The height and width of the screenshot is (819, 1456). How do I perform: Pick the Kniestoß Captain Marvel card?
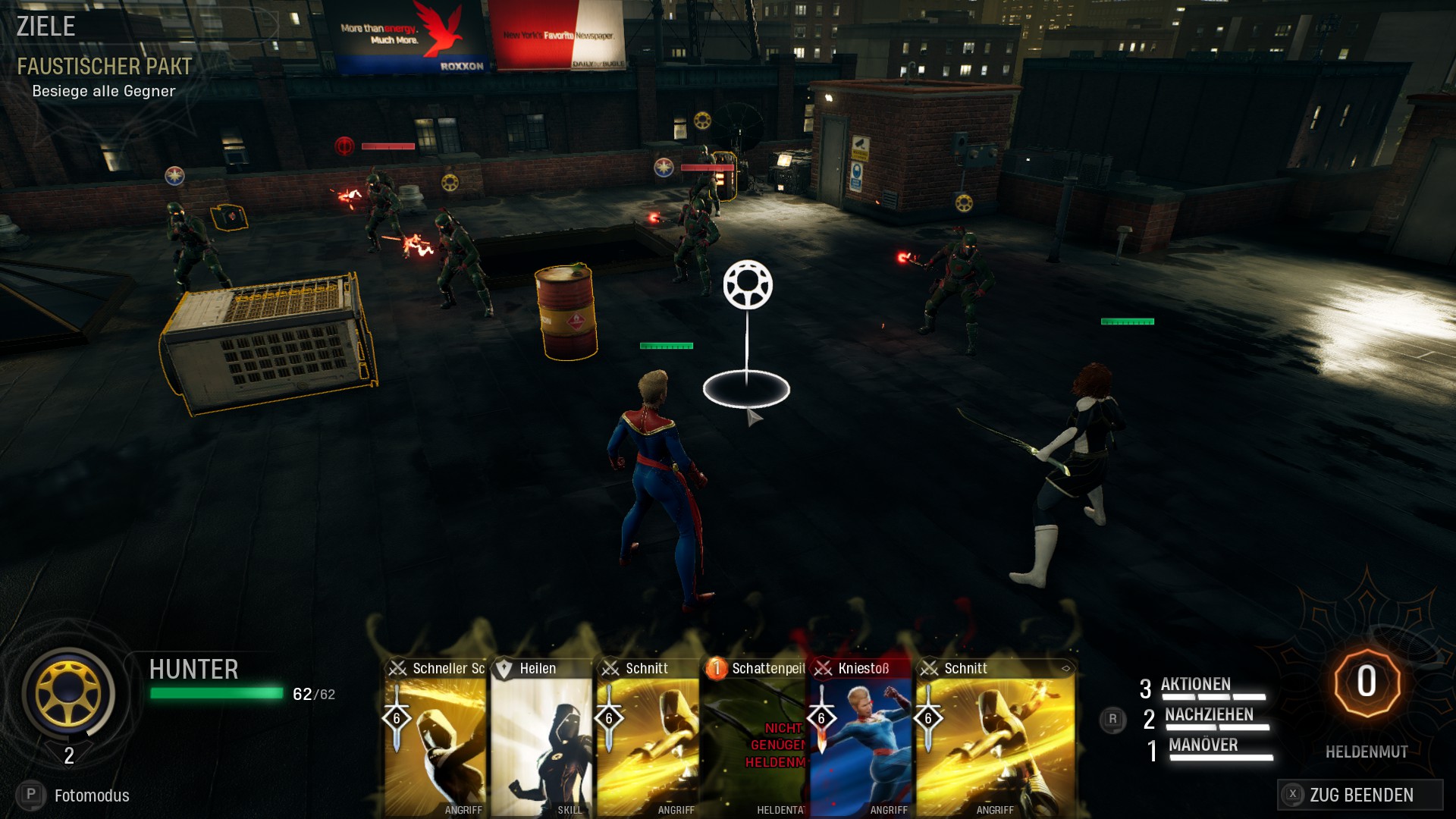[861, 739]
